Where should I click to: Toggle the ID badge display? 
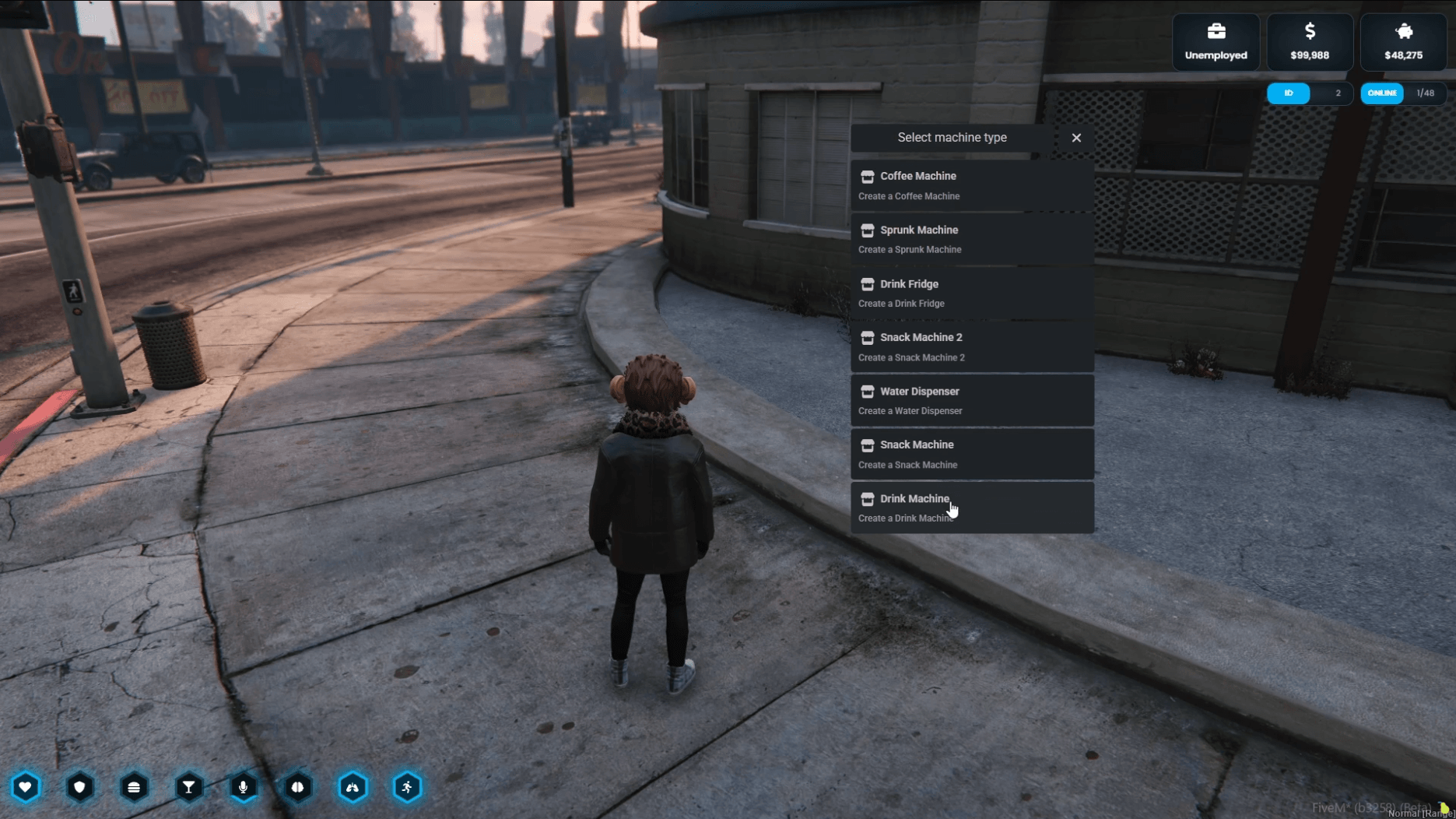(1289, 93)
